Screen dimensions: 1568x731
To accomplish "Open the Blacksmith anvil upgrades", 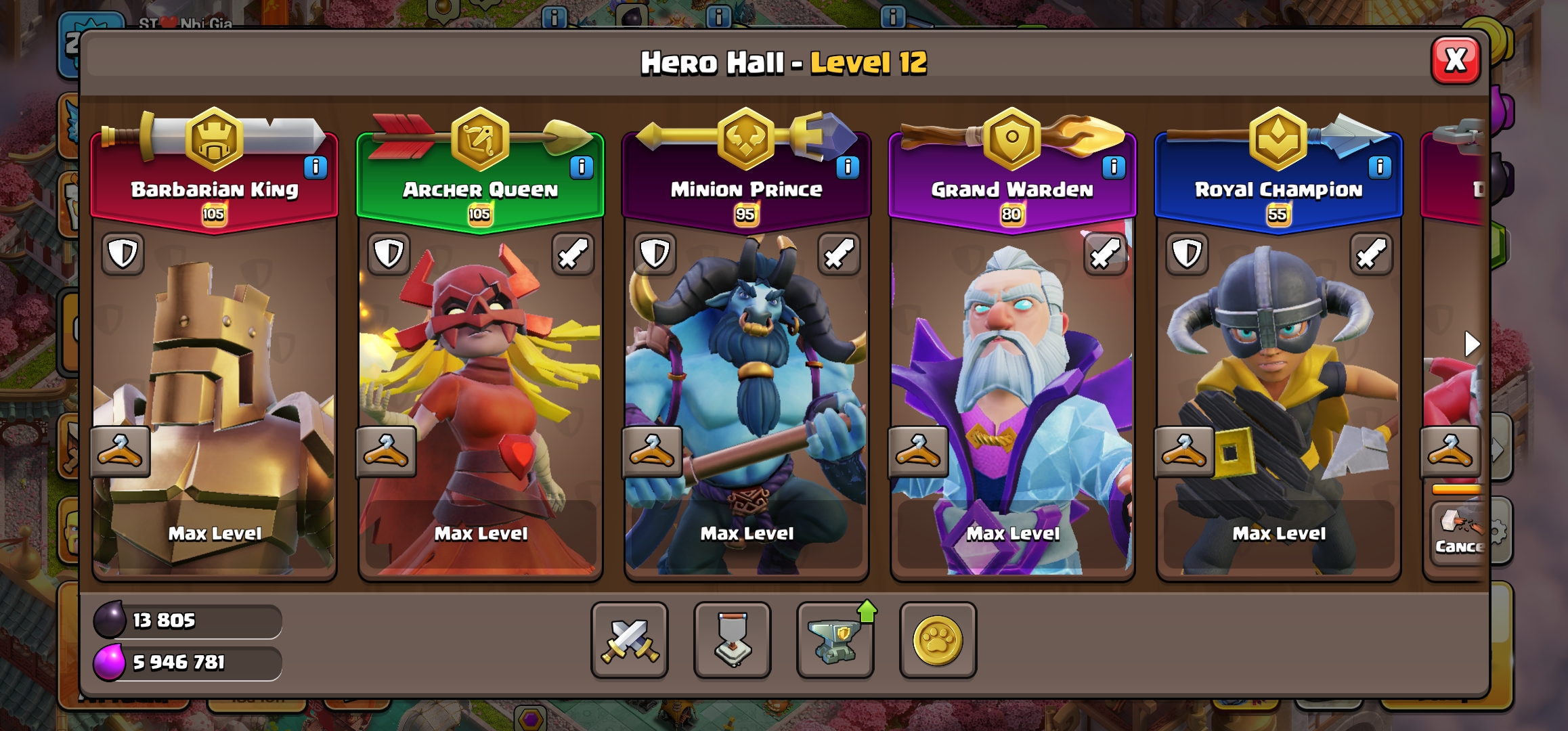I will pyautogui.click(x=835, y=640).
